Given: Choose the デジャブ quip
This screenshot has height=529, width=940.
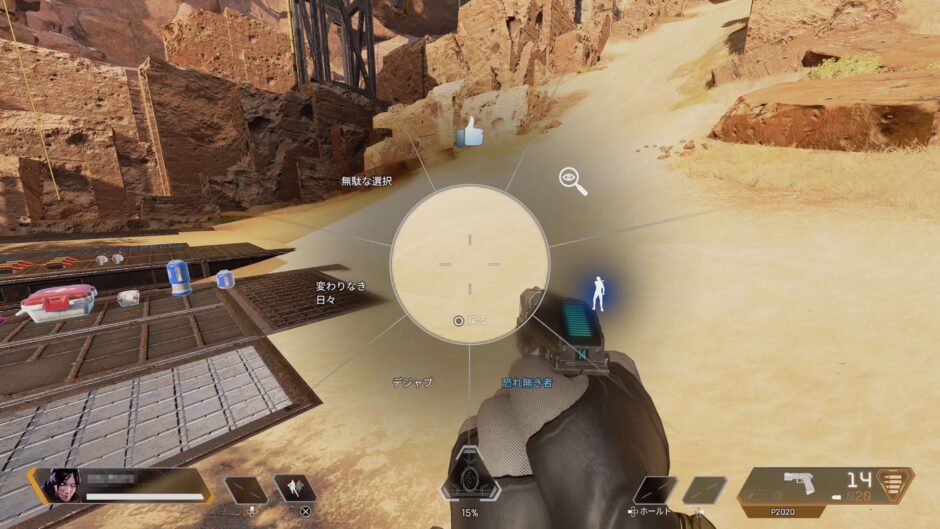Looking at the screenshot, I should (412, 381).
